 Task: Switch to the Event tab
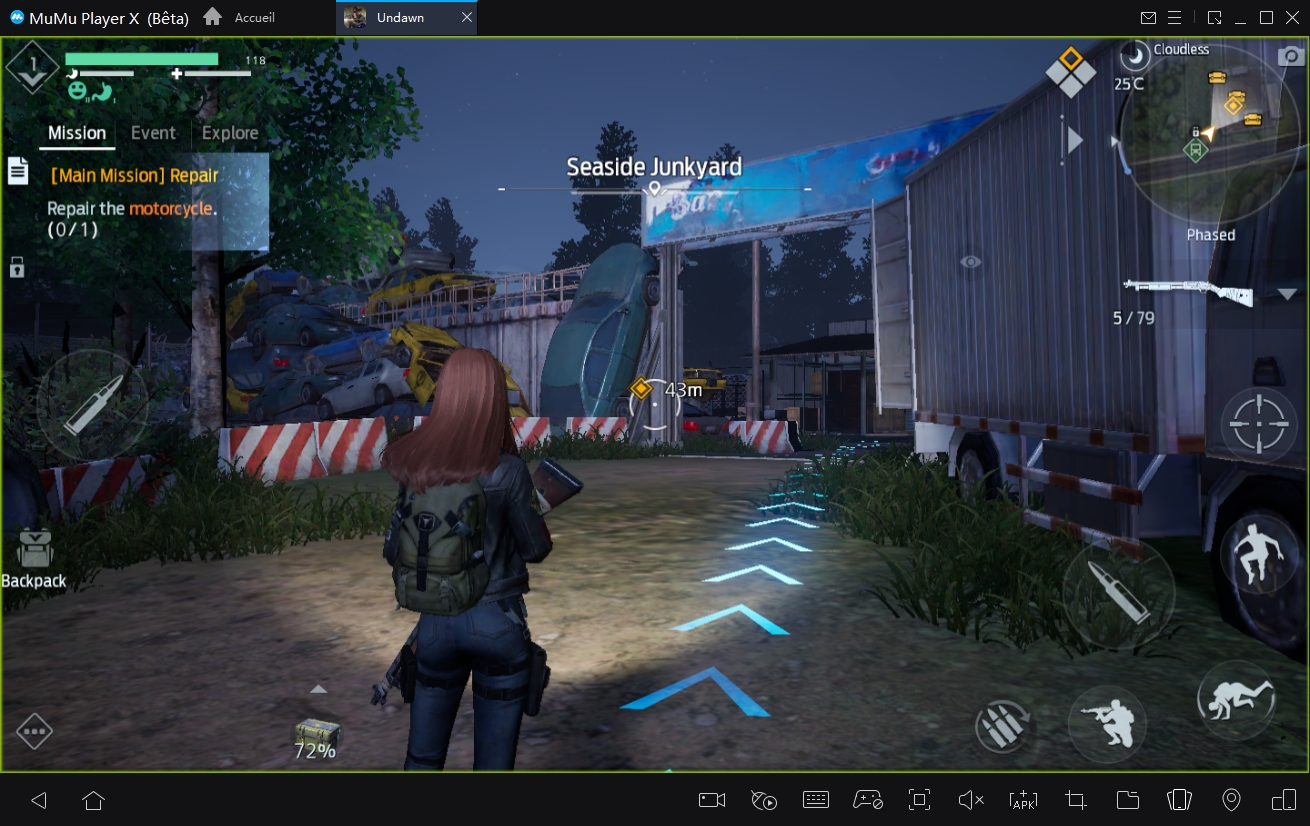tap(153, 132)
